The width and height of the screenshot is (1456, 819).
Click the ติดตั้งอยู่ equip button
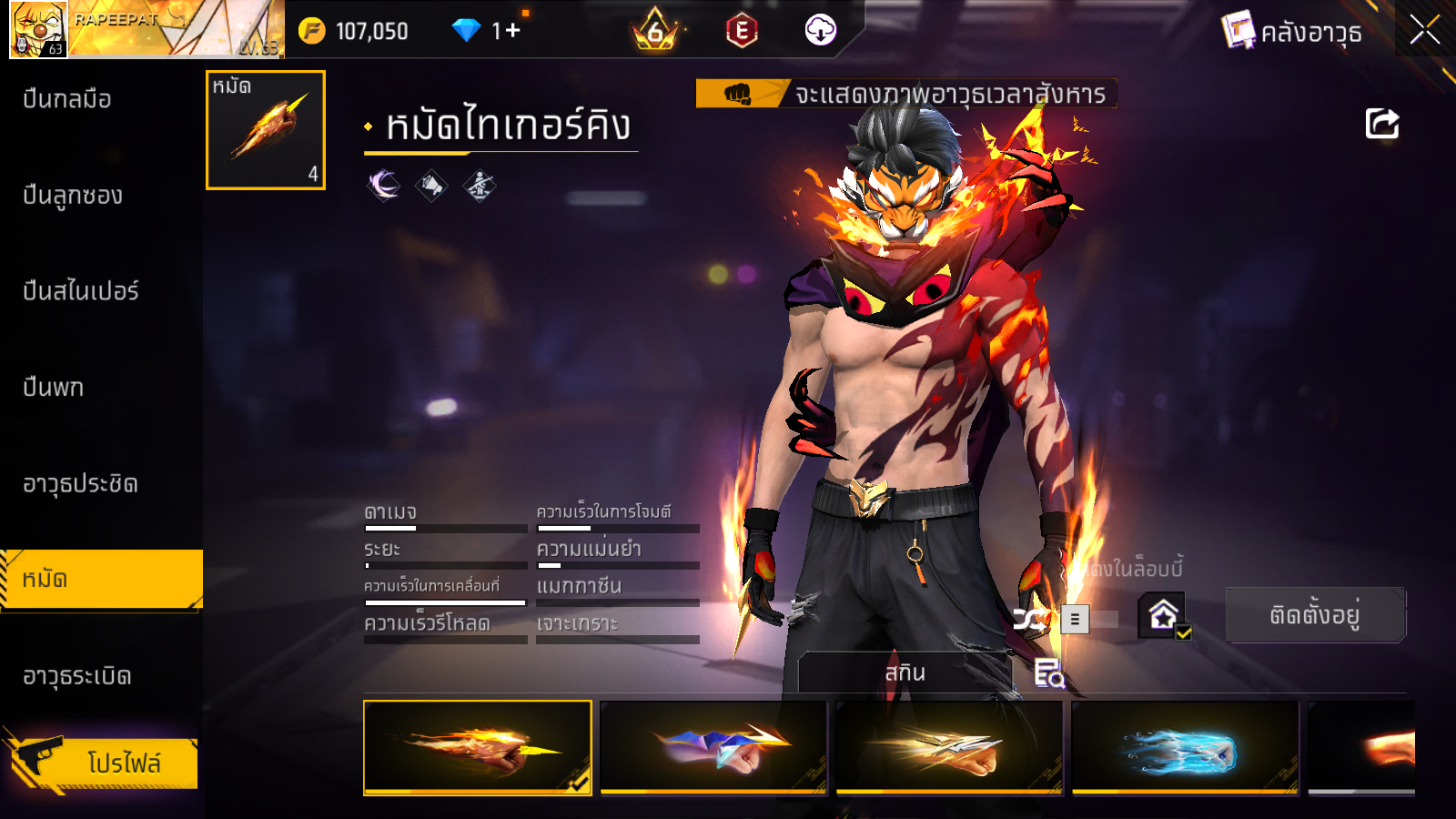click(x=1315, y=615)
